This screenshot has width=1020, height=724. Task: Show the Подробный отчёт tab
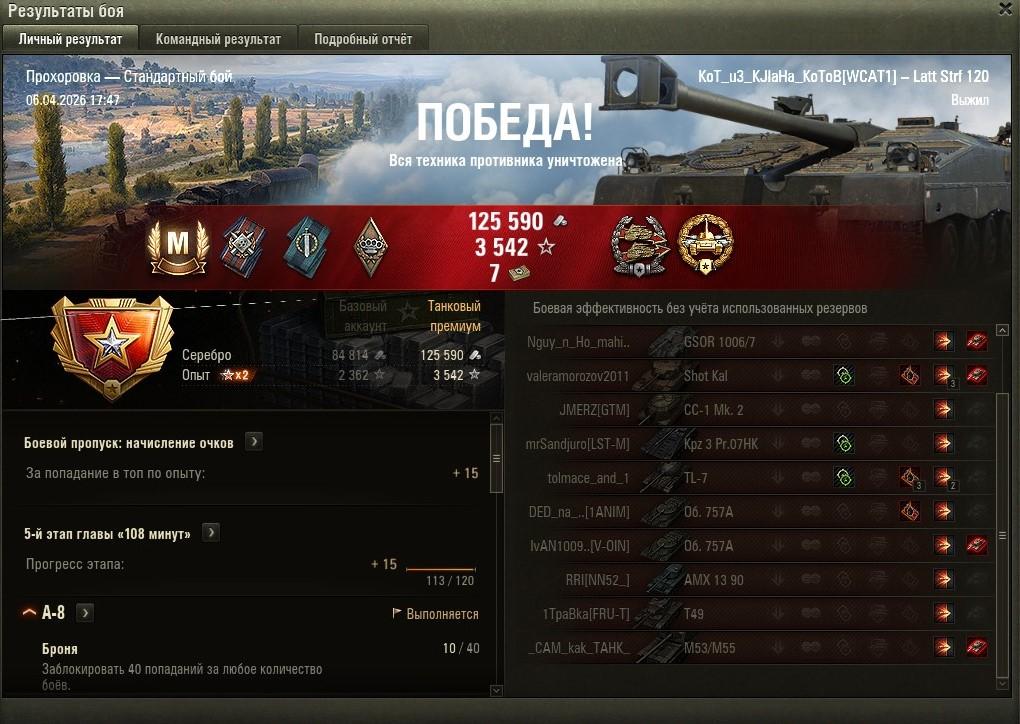click(363, 39)
